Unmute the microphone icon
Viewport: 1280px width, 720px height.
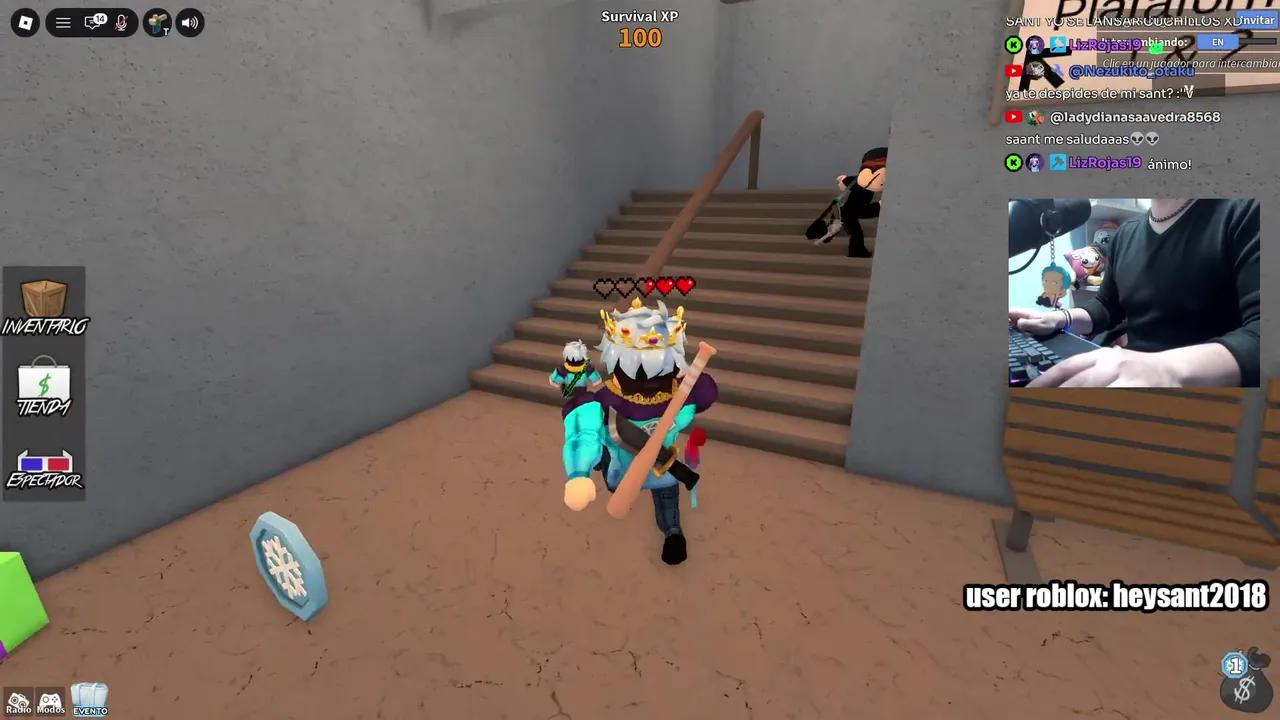point(121,22)
